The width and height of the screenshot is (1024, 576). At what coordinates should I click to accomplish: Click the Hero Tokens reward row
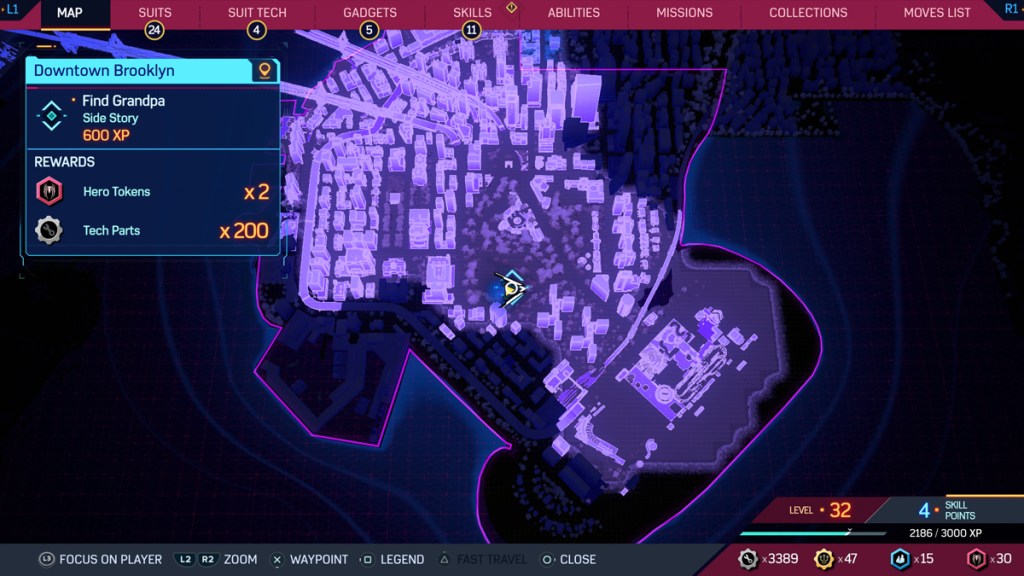(x=152, y=192)
